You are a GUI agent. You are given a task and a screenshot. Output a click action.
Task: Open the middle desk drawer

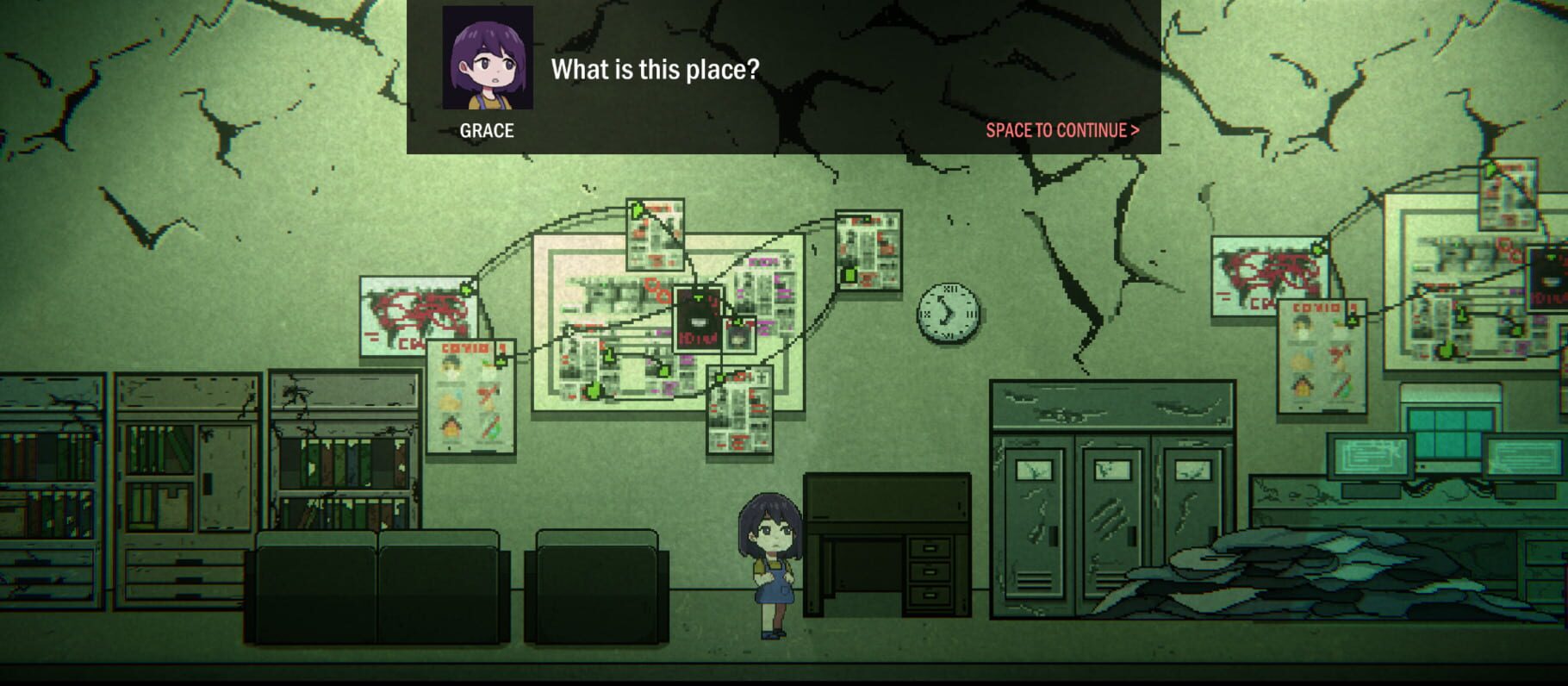click(x=929, y=571)
